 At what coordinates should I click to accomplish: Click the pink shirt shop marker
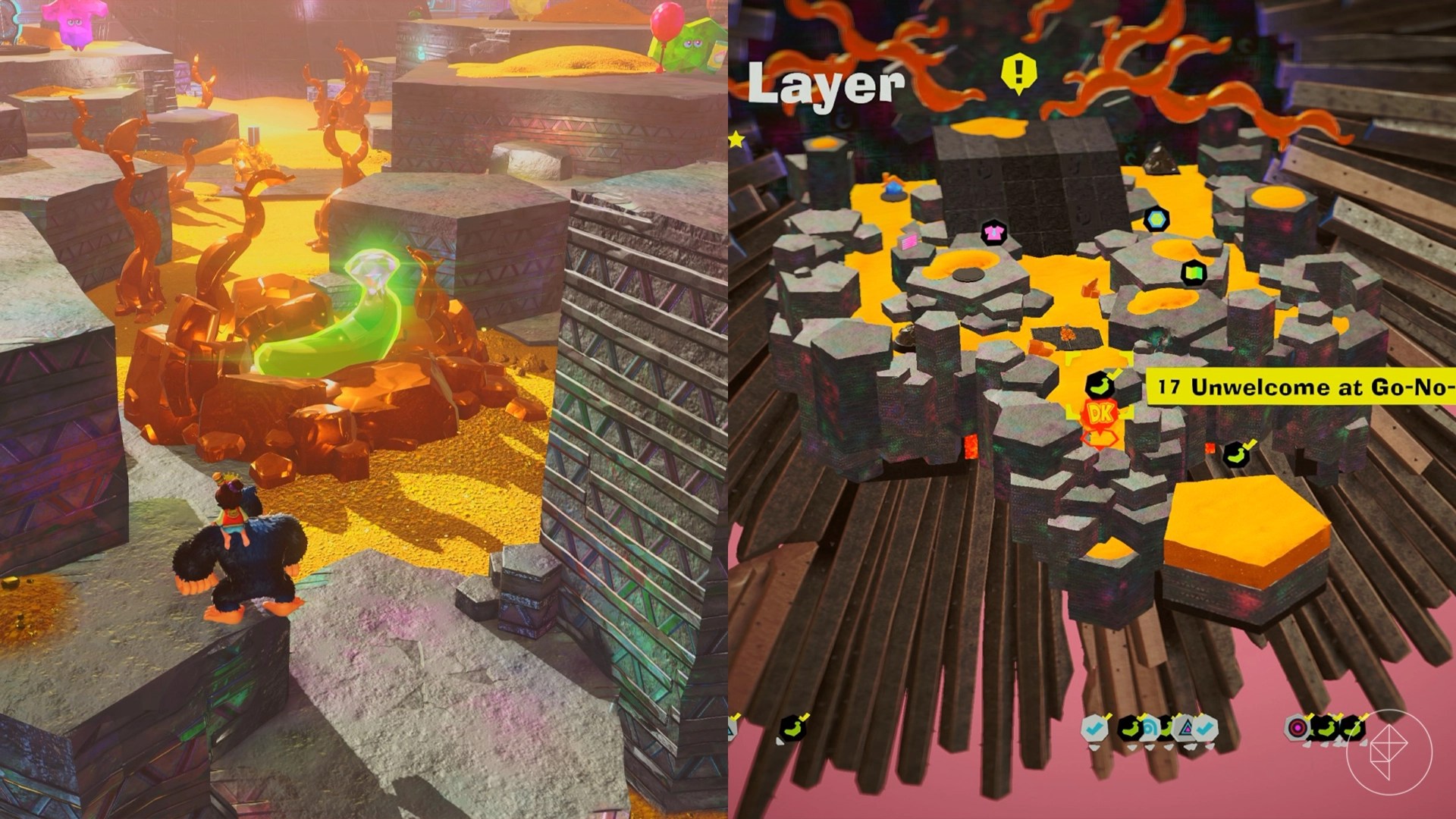pos(991,233)
